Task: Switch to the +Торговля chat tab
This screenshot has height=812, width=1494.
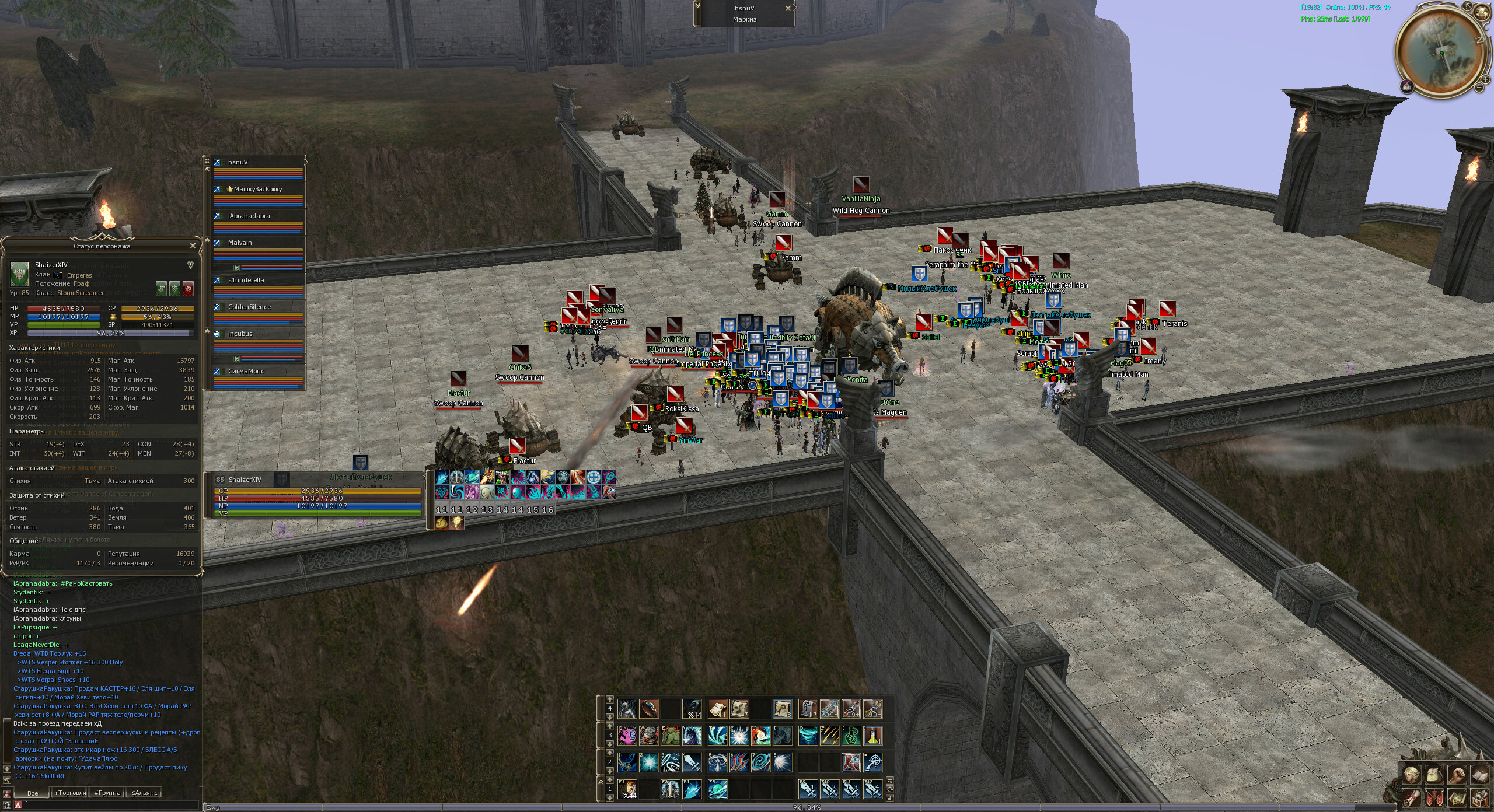Action: click(69, 793)
